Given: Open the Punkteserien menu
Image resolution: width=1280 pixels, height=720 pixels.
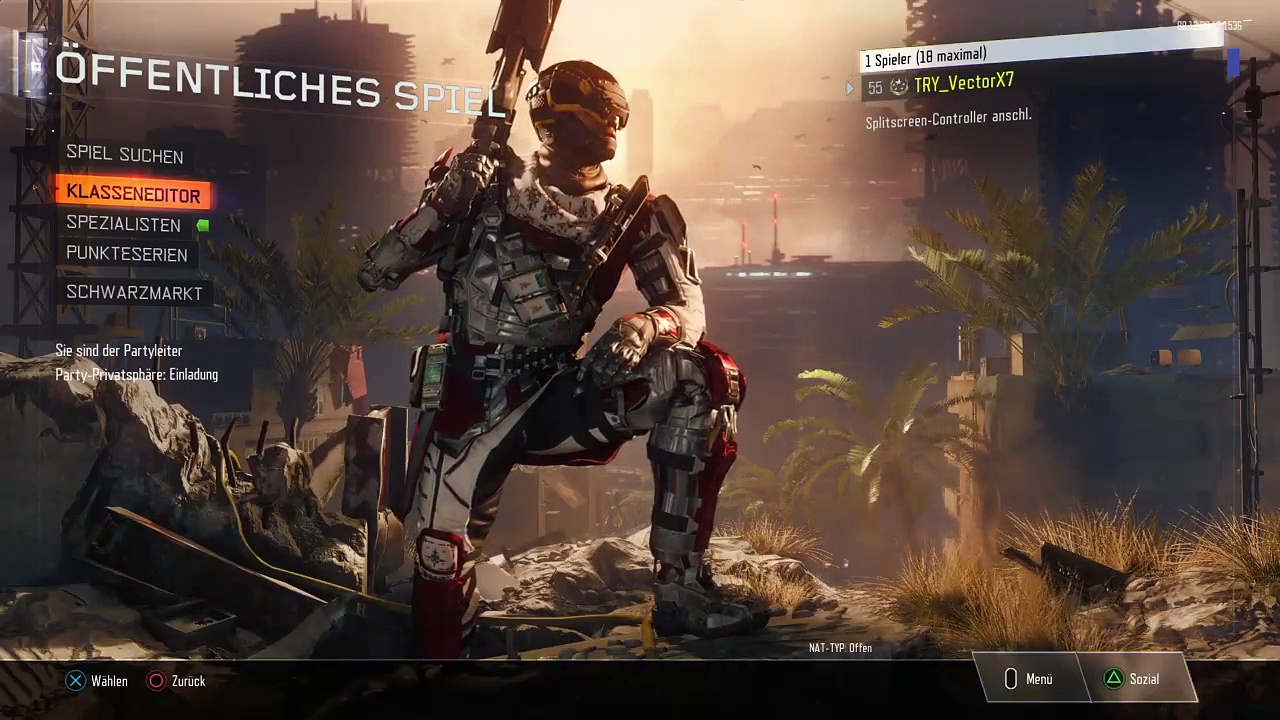Looking at the screenshot, I should click(x=126, y=254).
